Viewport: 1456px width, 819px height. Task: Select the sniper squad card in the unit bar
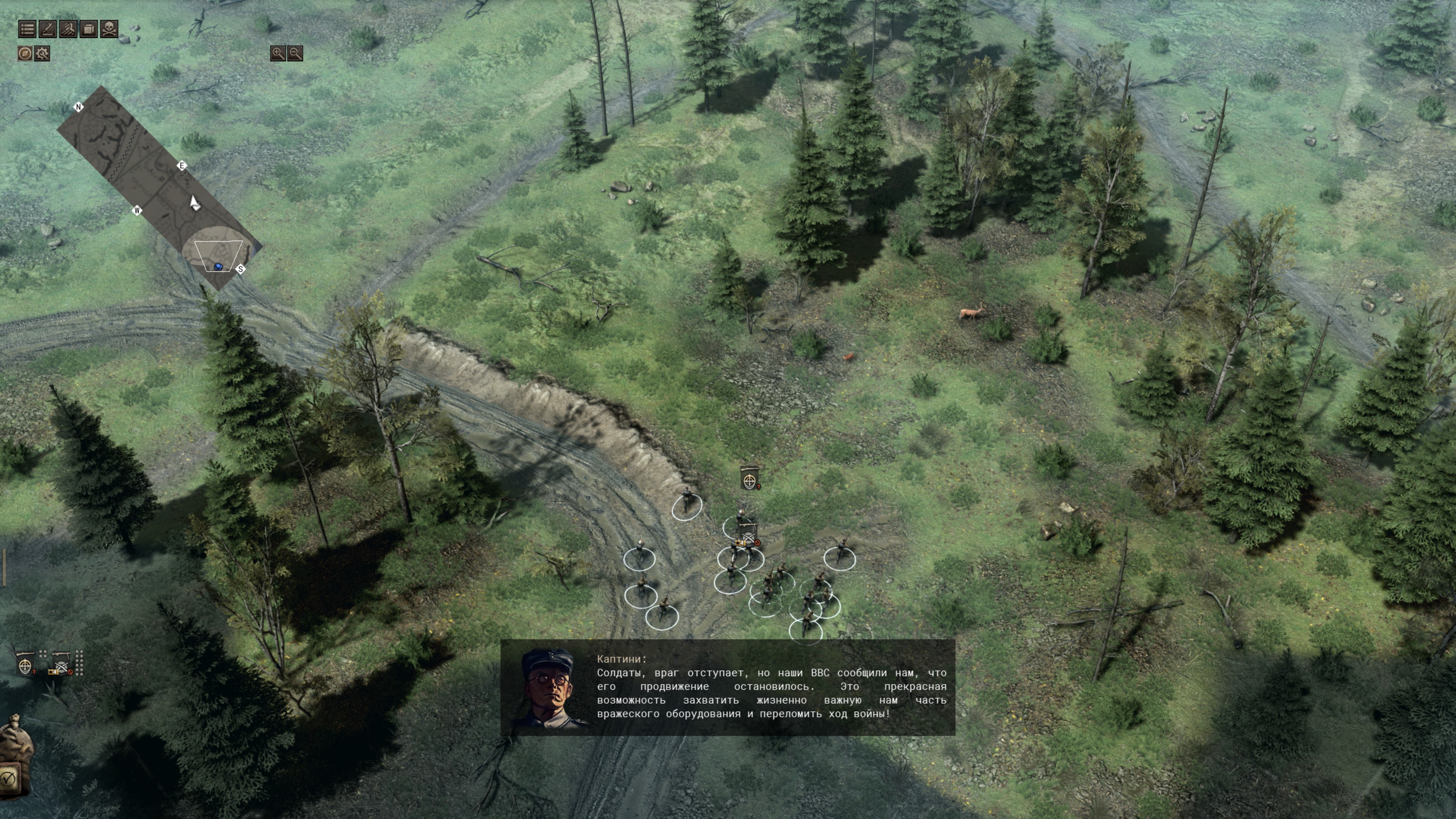pyautogui.click(x=25, y=664)
